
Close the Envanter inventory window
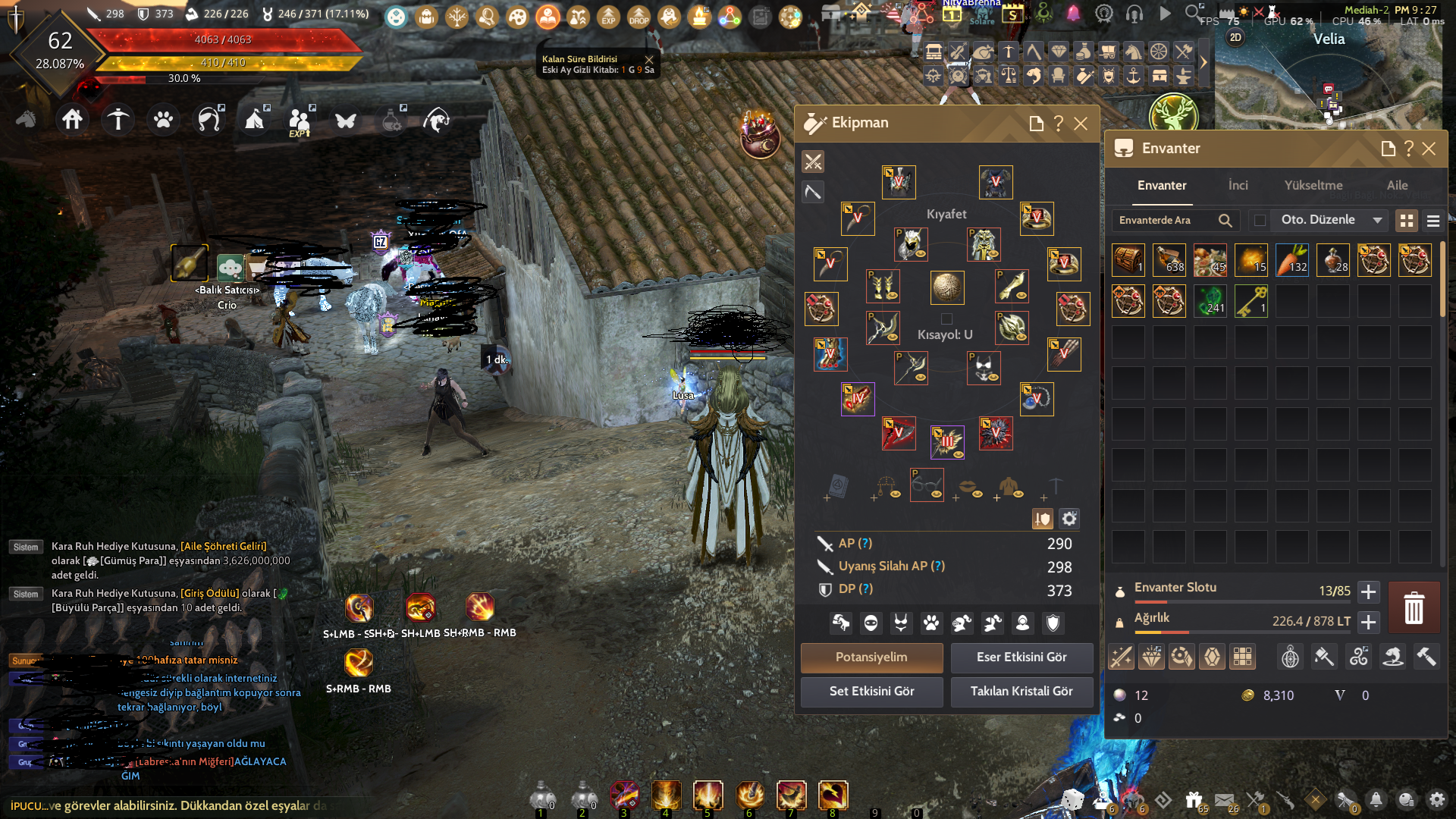click(x=1429, y=149)
